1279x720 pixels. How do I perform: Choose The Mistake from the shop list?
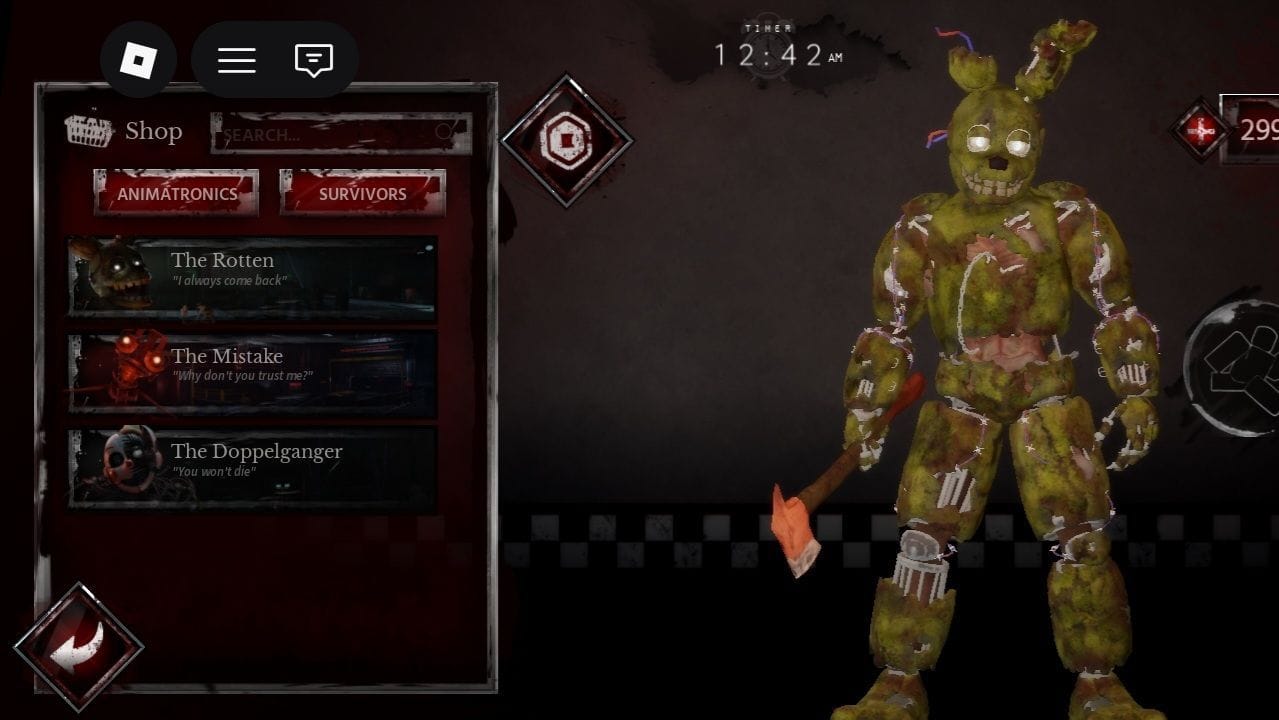[252, 374]
